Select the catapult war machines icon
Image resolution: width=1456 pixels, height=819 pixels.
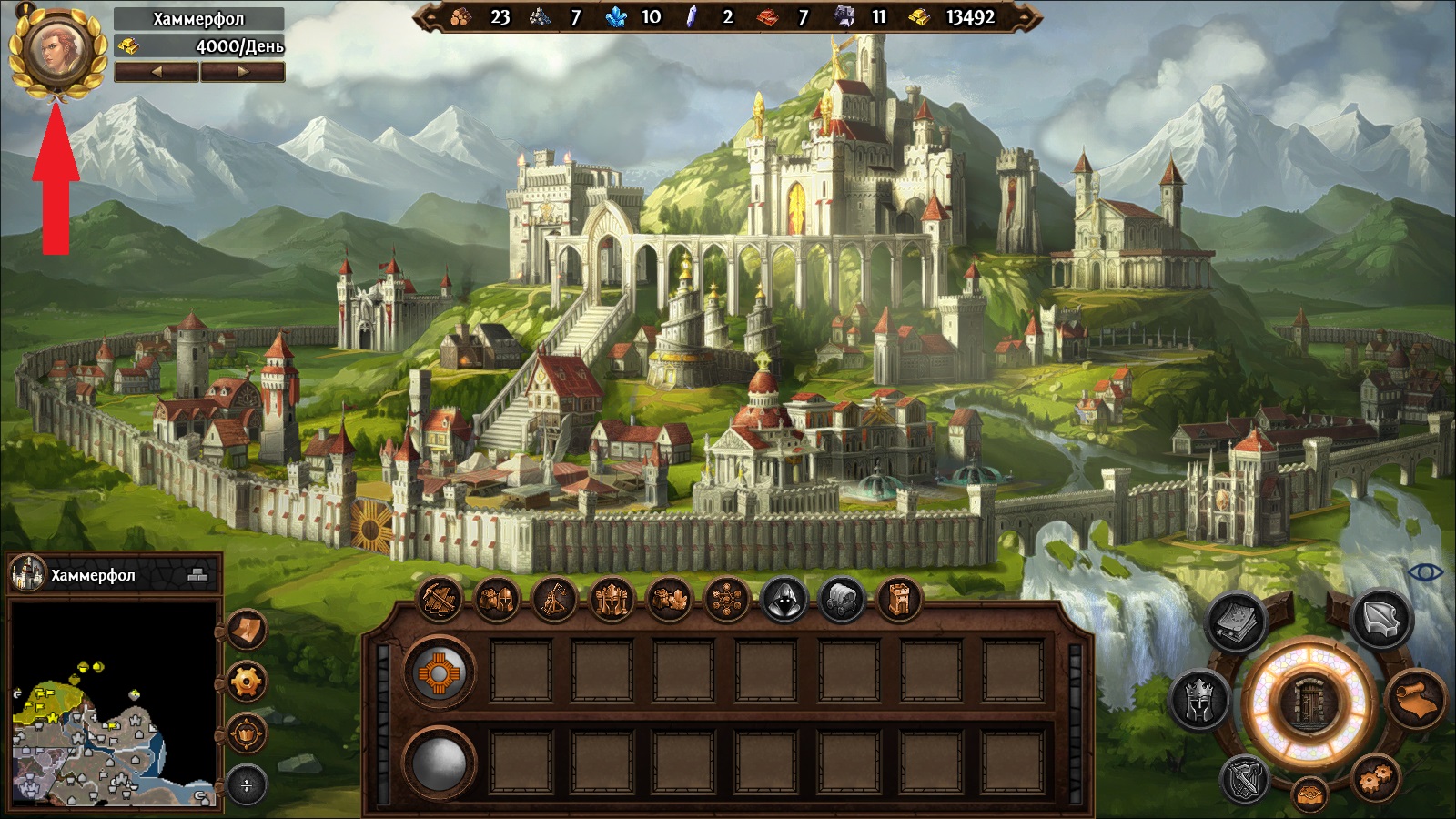pos(554,600)
